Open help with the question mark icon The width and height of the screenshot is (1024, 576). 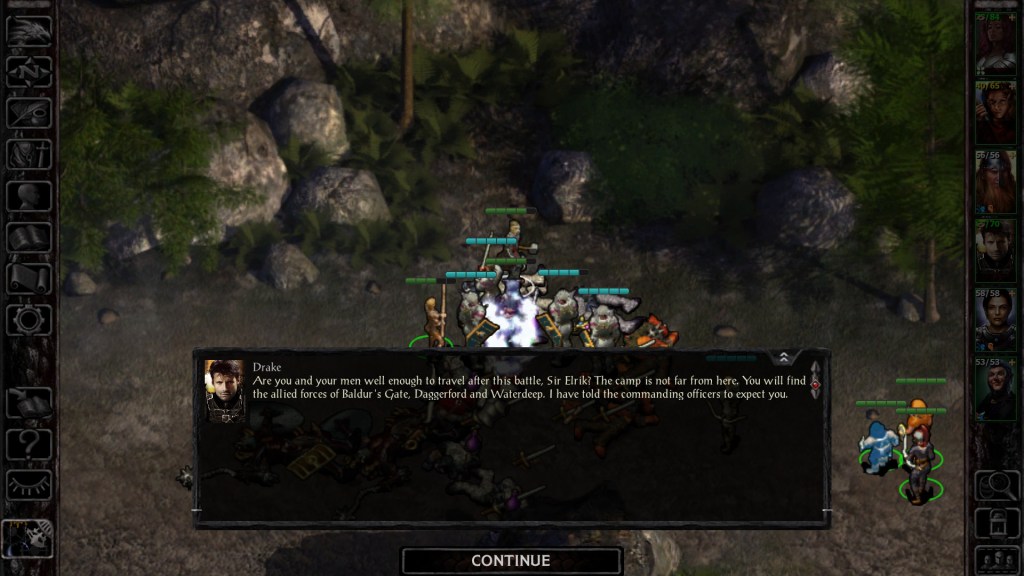(x=29, y=443)
